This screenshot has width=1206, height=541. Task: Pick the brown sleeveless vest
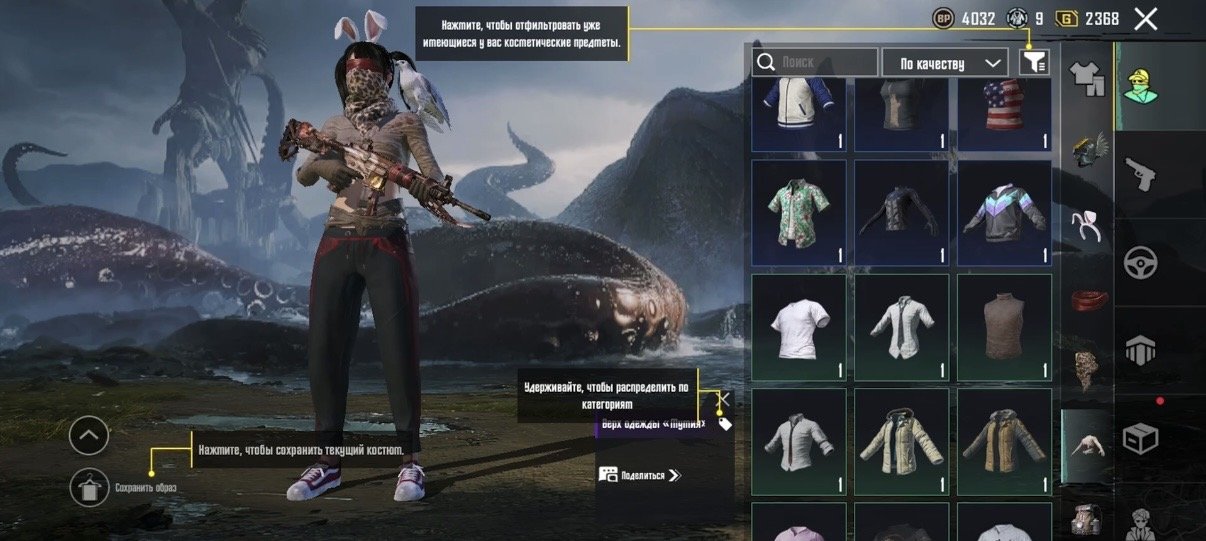pyautogui.click(x=1004, y=327)
